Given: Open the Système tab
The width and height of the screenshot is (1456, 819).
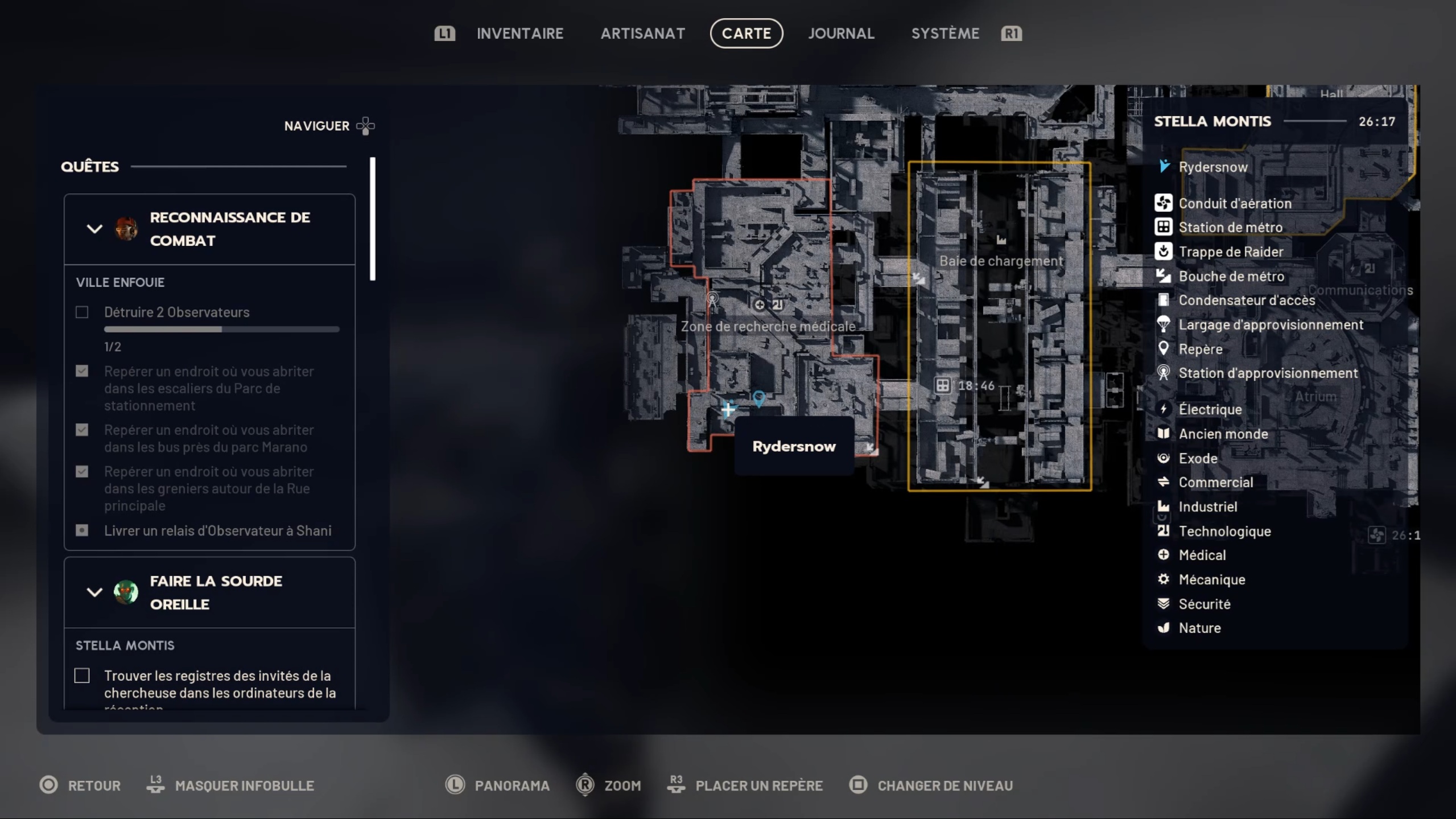Looking at the screenshot, I should coord(945,34).
